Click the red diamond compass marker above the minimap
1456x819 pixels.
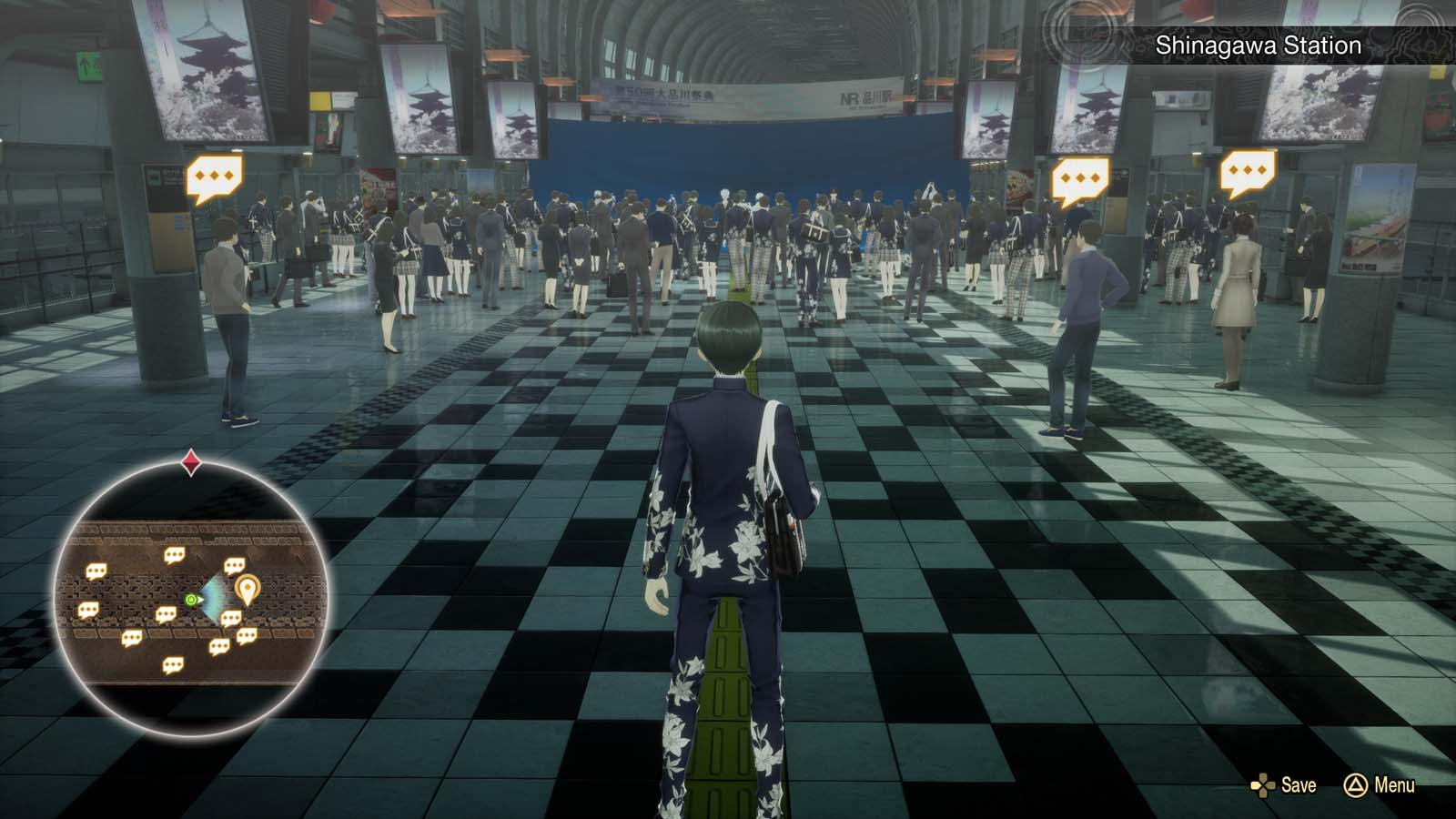point(190,462)
